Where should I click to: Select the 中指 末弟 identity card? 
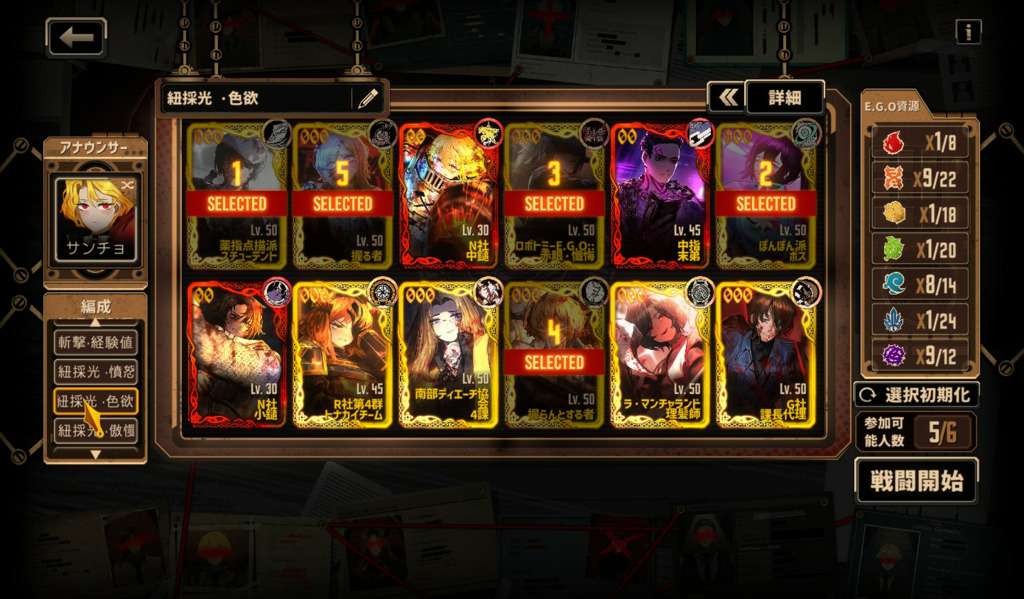click(659, 195)
